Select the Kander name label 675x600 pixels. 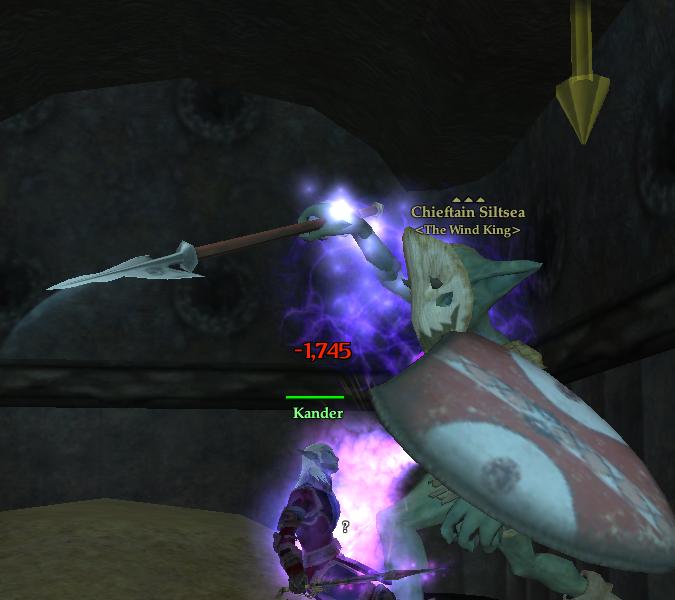(318, 413)
